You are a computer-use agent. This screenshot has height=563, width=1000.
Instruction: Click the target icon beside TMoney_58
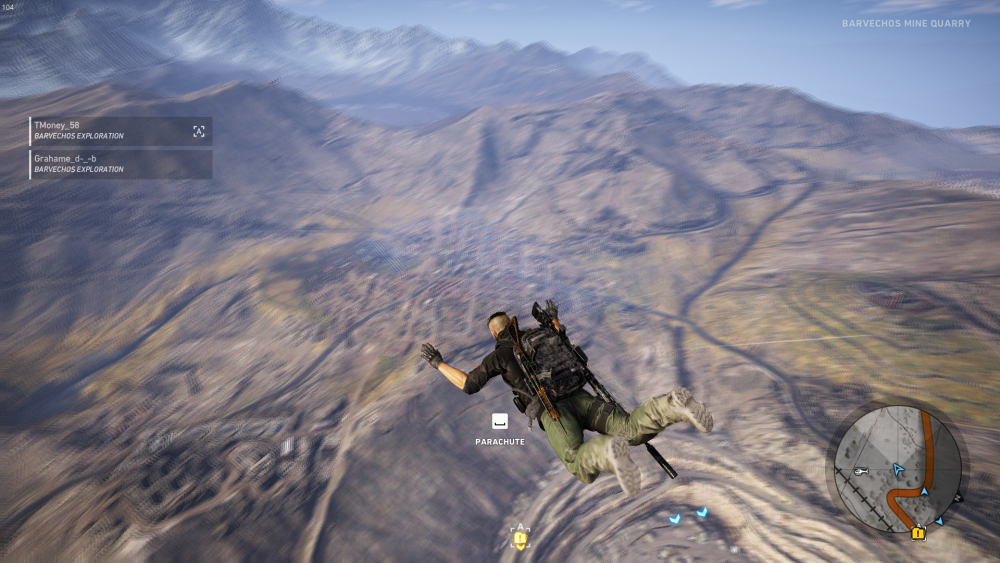[x=199, y=131]
